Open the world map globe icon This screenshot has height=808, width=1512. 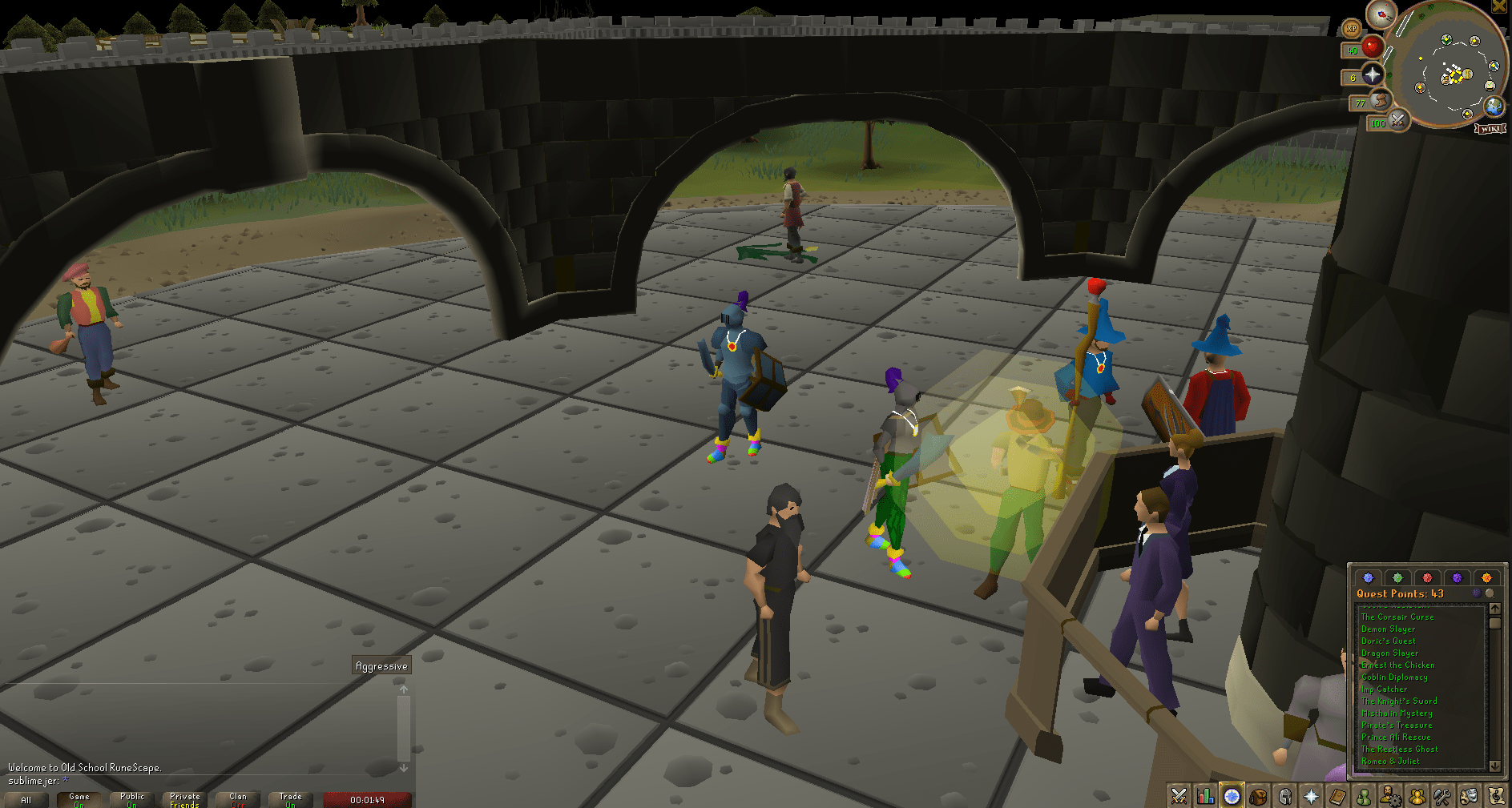(x=1495, y=105)
